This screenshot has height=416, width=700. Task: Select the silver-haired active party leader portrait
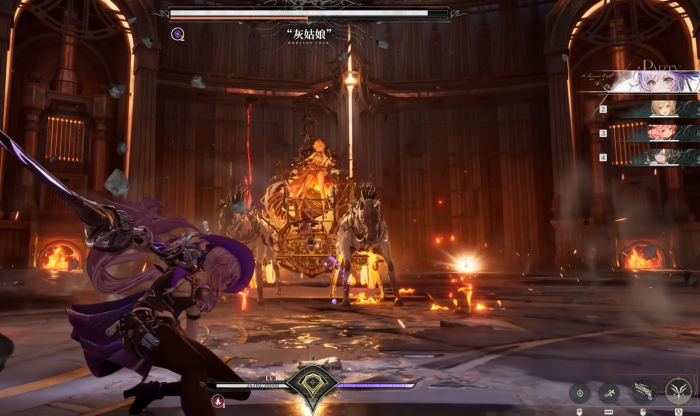(655, 81)
